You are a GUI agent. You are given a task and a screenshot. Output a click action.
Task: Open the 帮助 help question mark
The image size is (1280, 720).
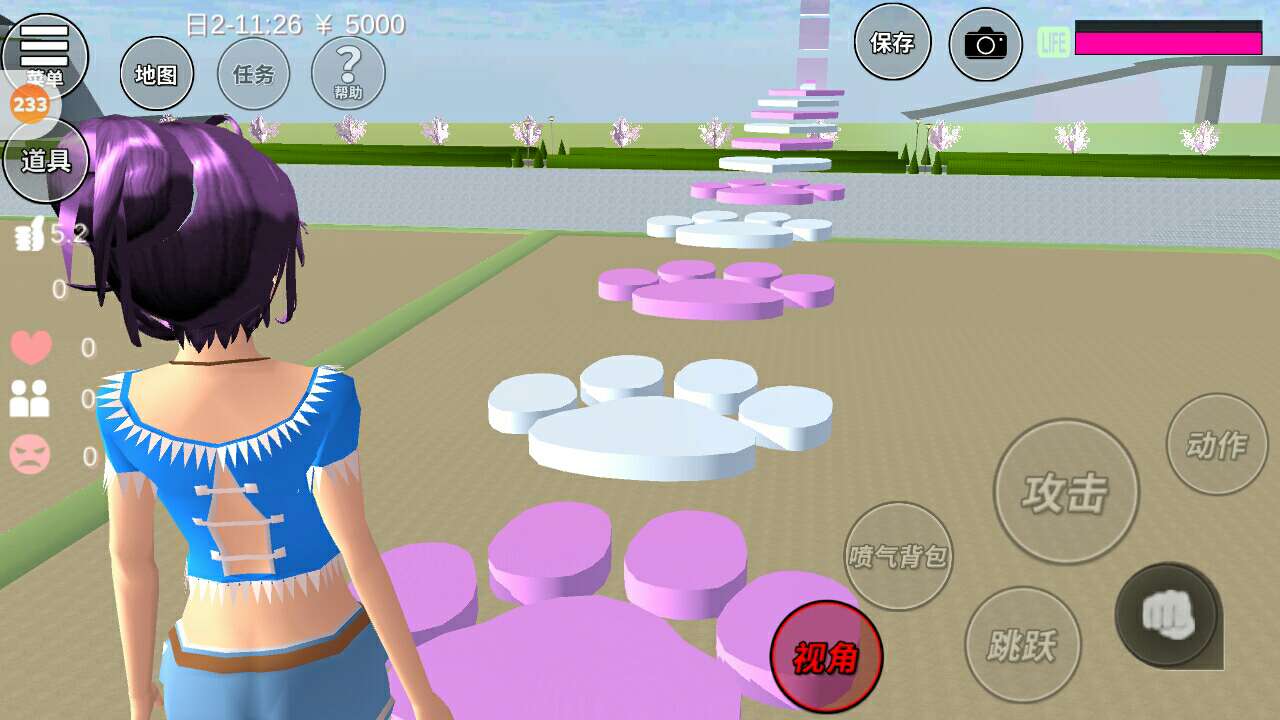tap(348, 74)
